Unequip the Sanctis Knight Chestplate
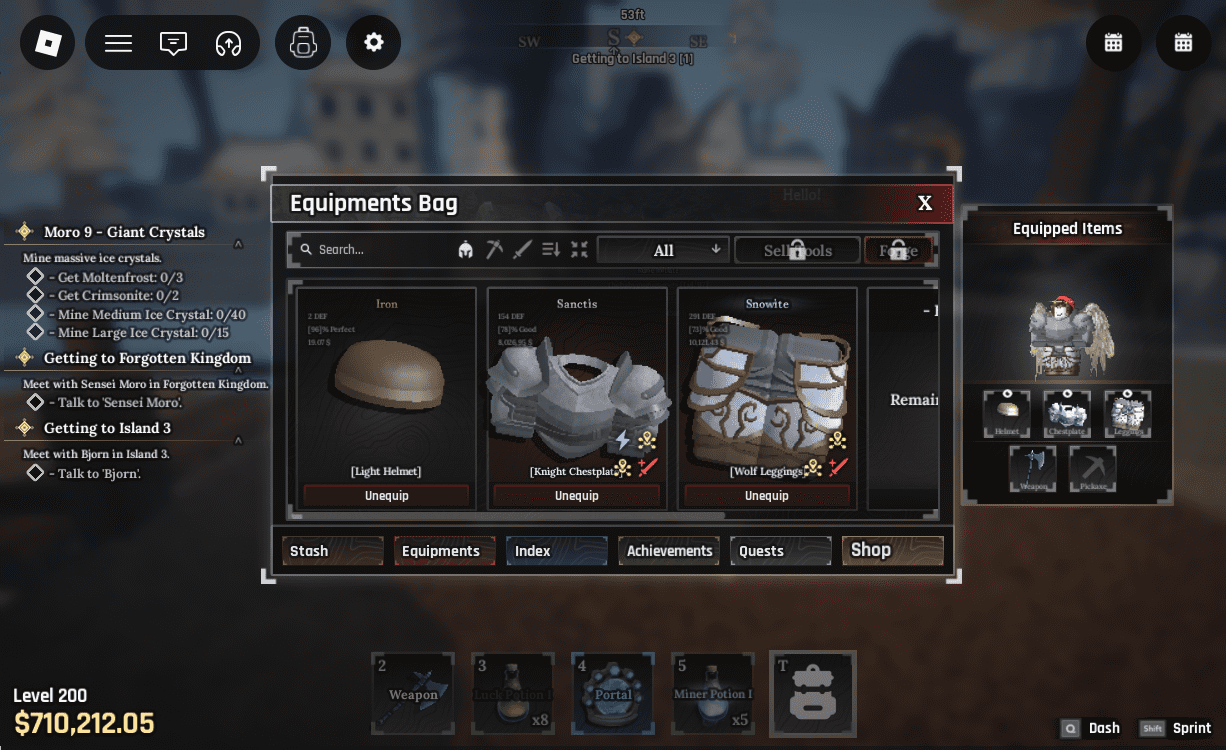Viewport: 1226px width, 750px height. pos(576,496)
